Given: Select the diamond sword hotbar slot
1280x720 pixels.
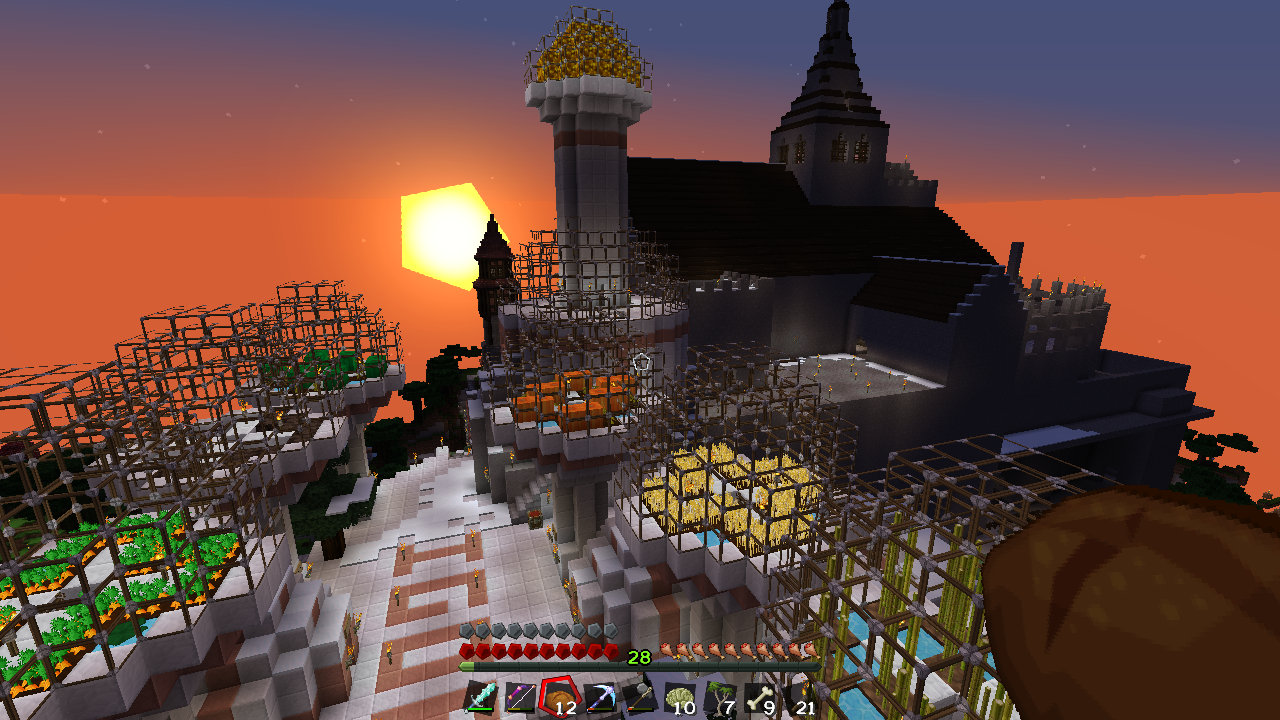Looking at the screenshot, I should (480, 697).
